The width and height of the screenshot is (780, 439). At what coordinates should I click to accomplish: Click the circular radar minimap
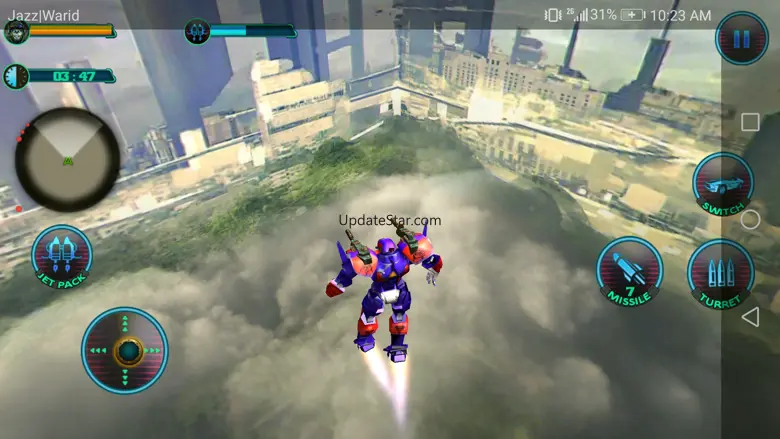(67, 159)
